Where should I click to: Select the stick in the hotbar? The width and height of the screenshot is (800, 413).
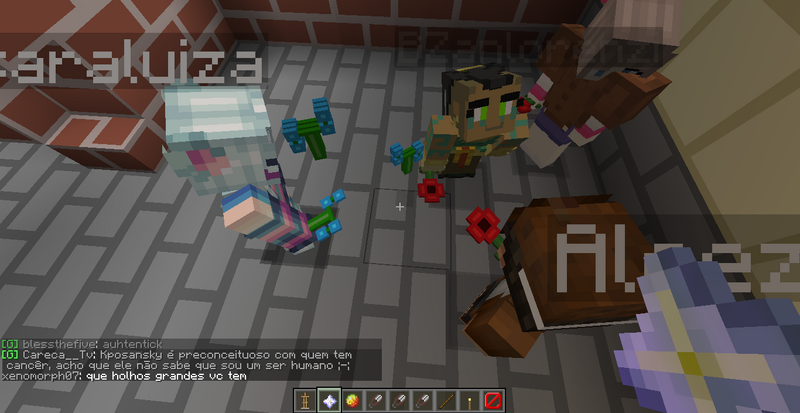pos(445,401)
